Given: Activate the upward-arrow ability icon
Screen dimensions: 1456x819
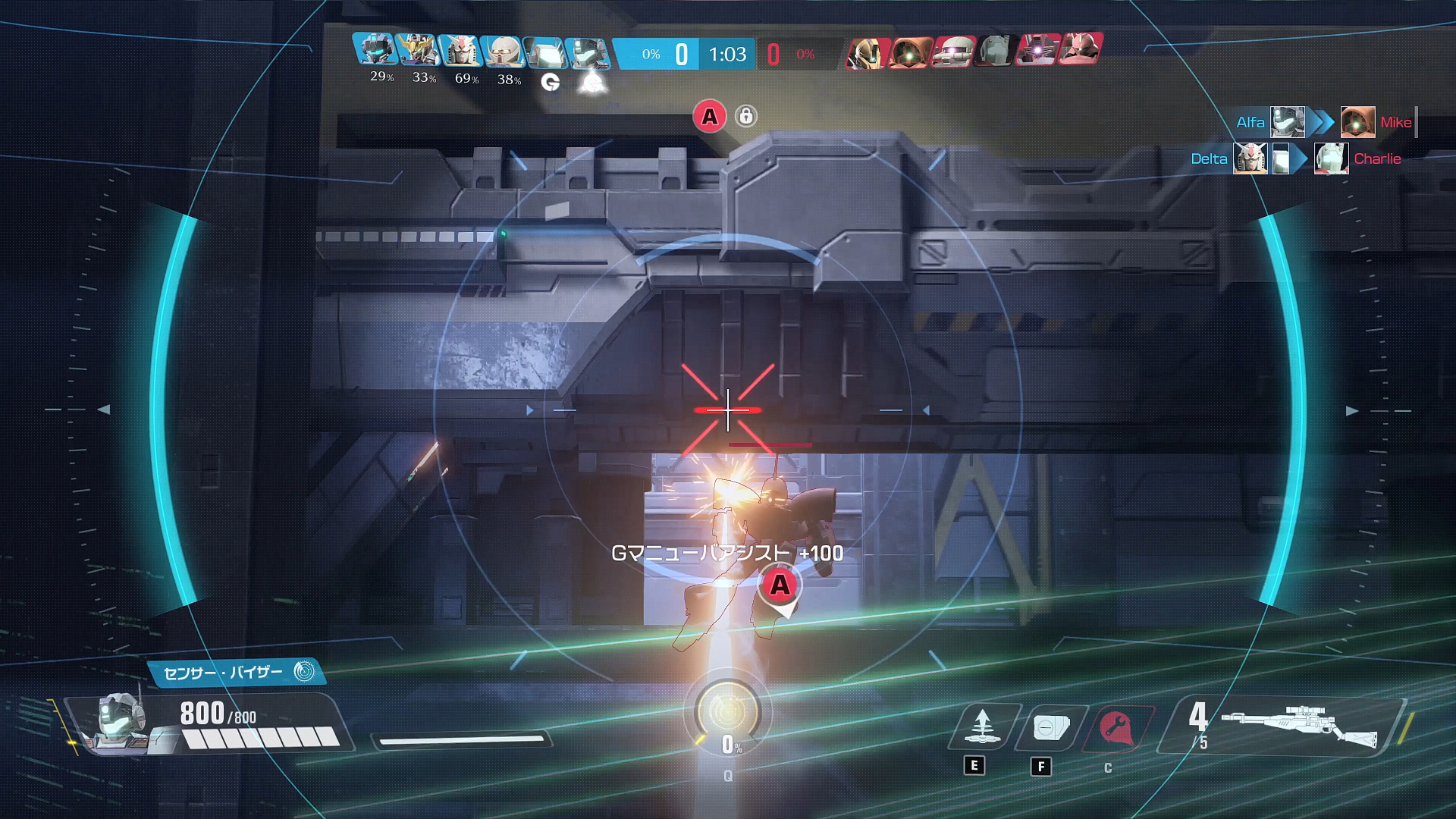Looking at the screenshot, I should coord(983,726).
